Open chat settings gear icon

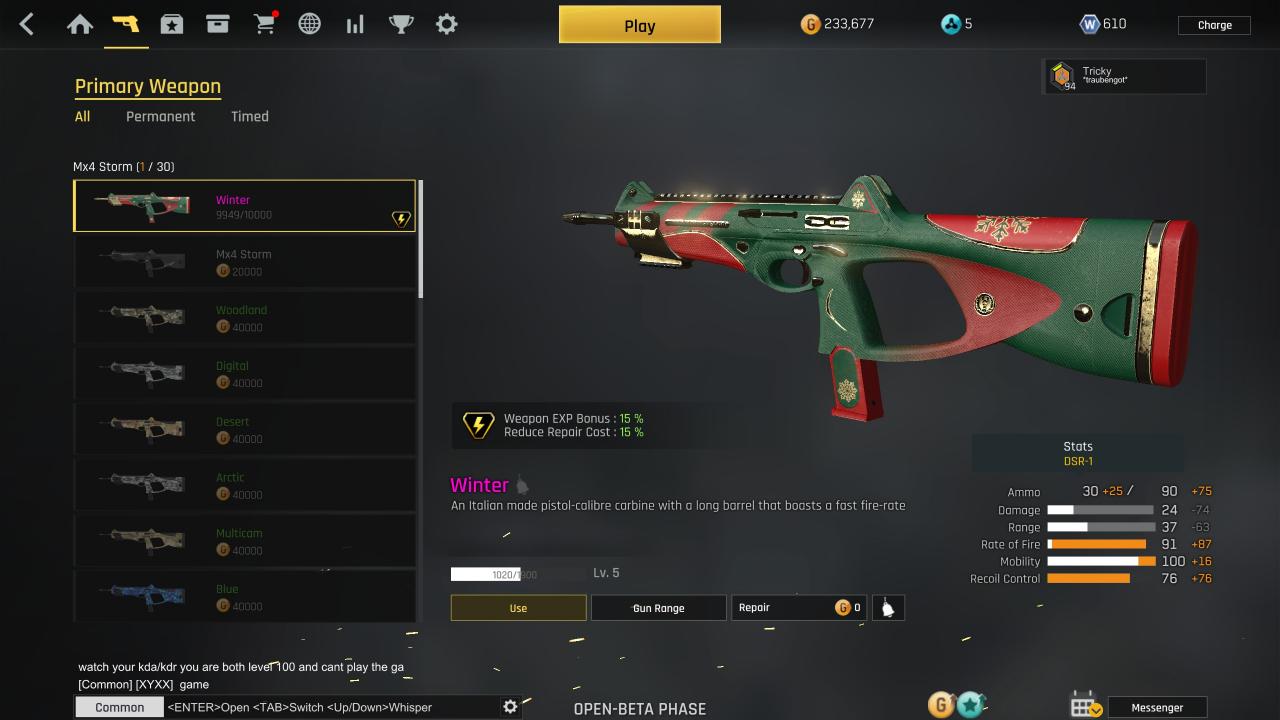510,707
